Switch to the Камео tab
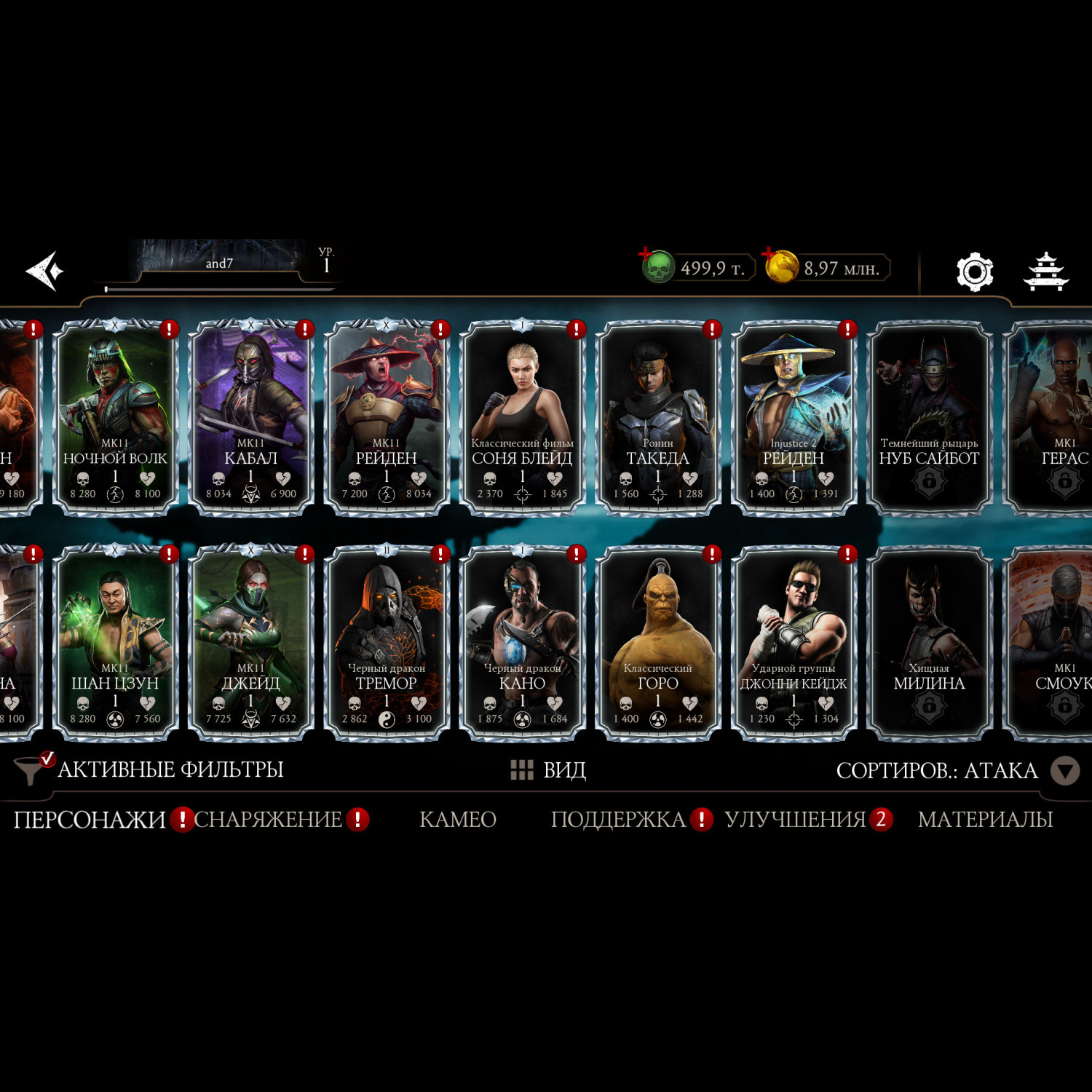Image resolution: width=1092 pixels, height=1092 pixels. coord(457,820)
